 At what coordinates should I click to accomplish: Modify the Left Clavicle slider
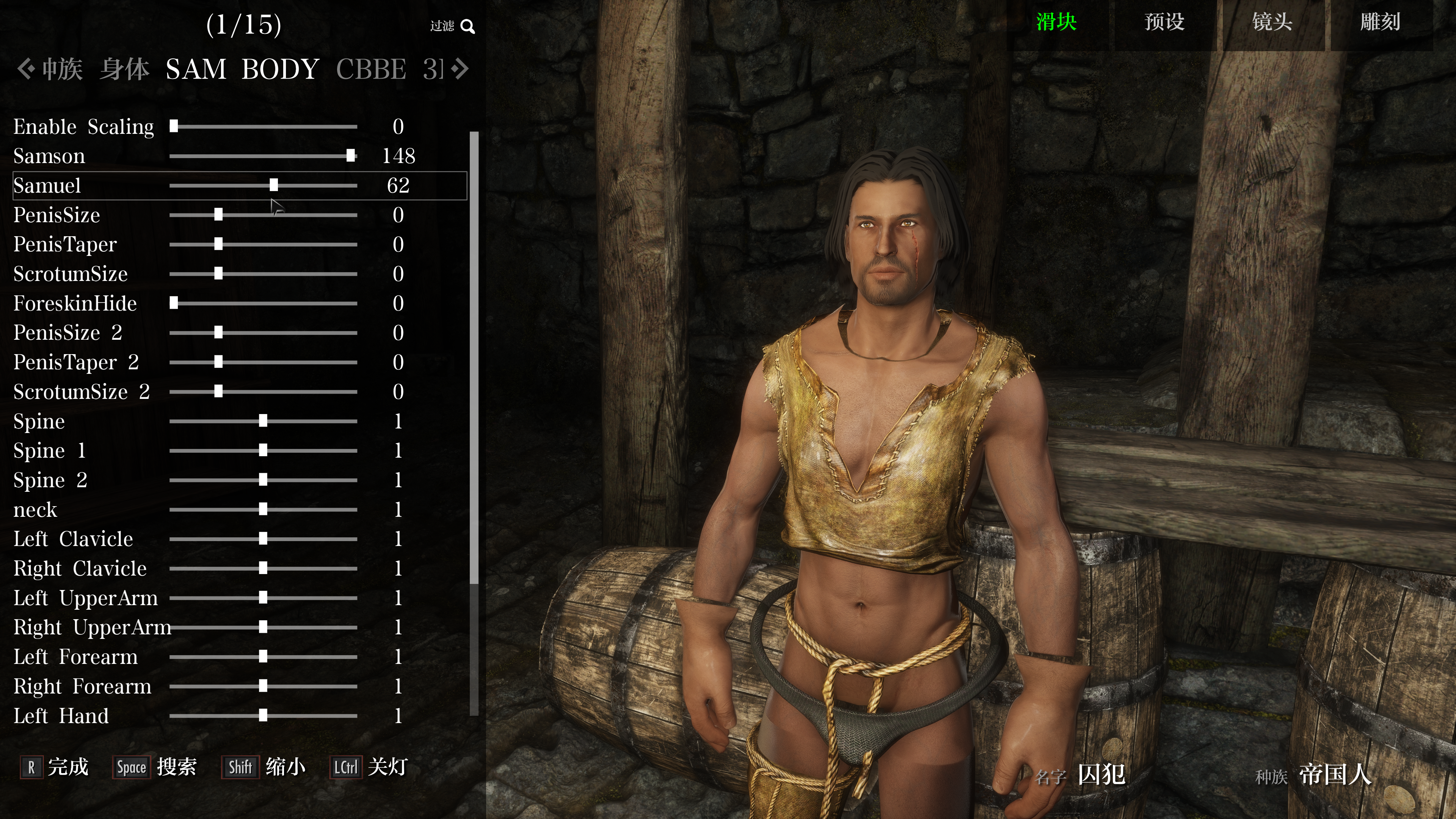[263, 539]
